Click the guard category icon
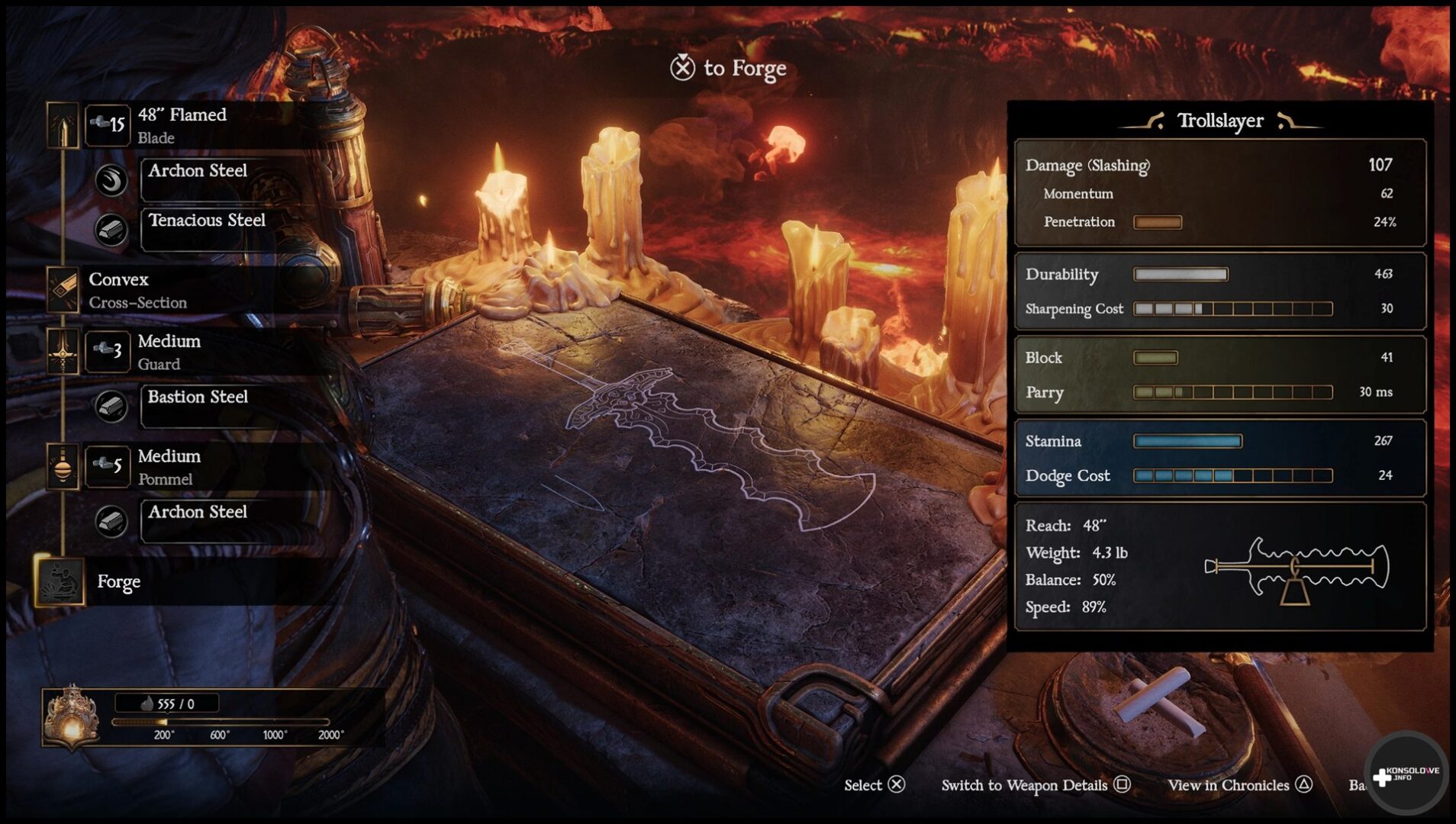This screenshot has width=1456, height=824. pos(63,352)
